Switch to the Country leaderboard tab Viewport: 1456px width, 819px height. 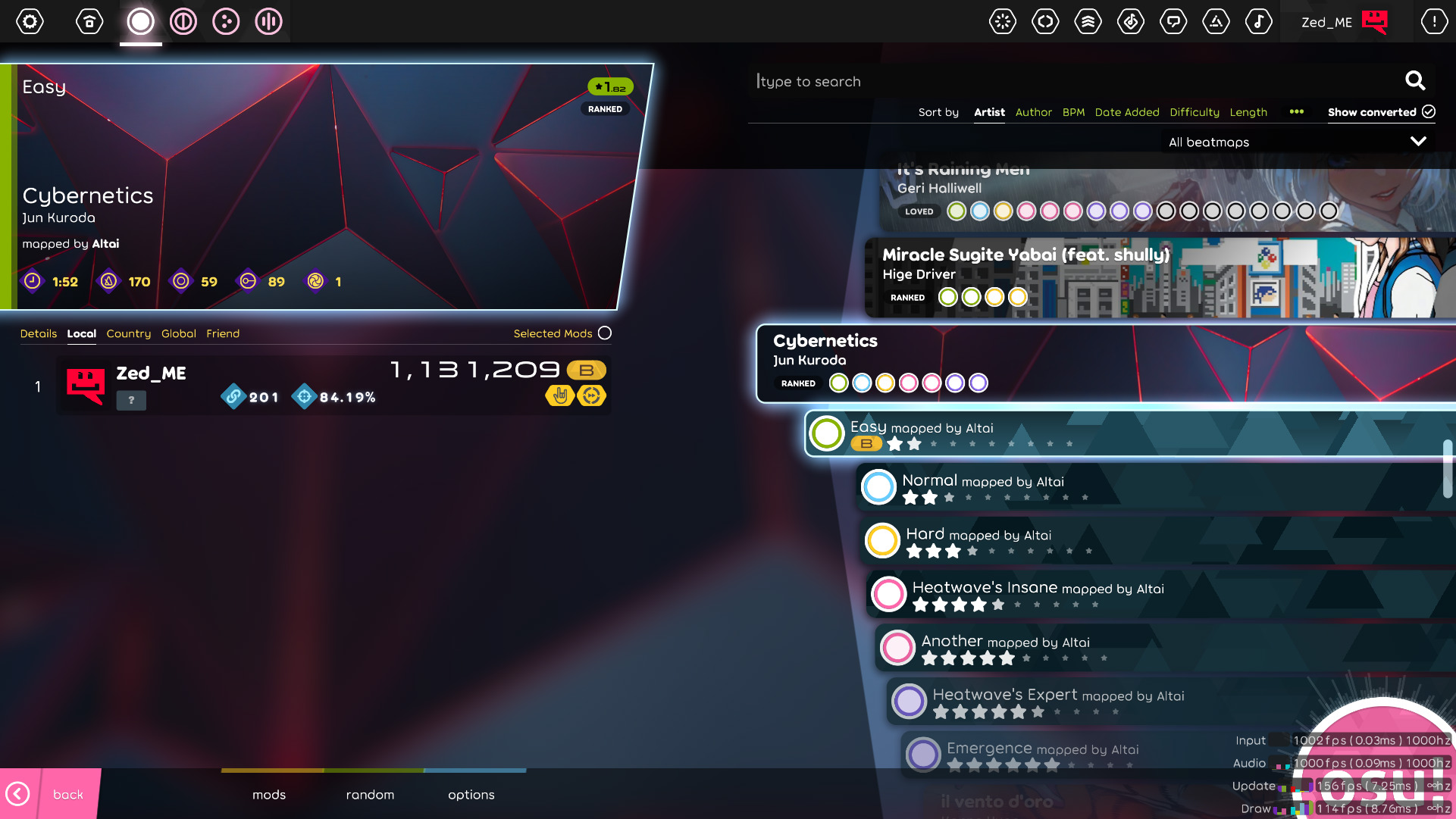tap(128, 333)
